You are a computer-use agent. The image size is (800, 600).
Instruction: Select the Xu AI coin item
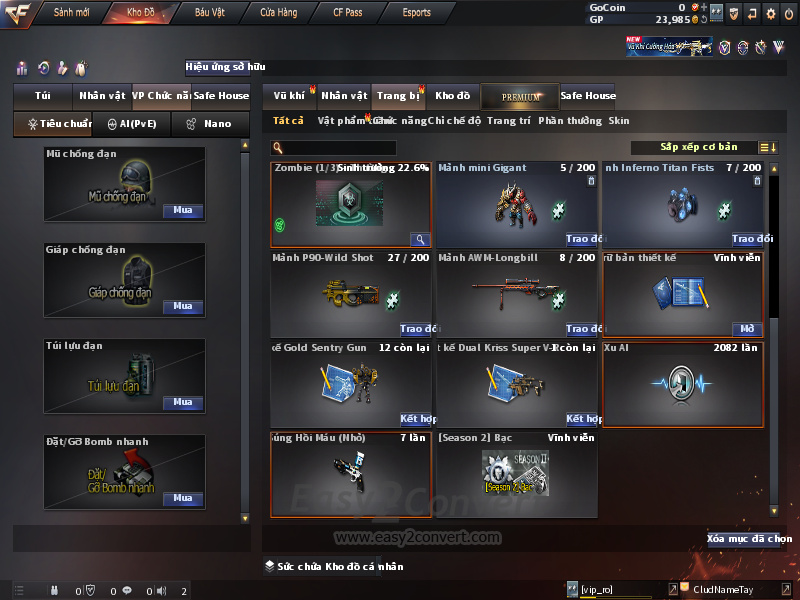682,385
